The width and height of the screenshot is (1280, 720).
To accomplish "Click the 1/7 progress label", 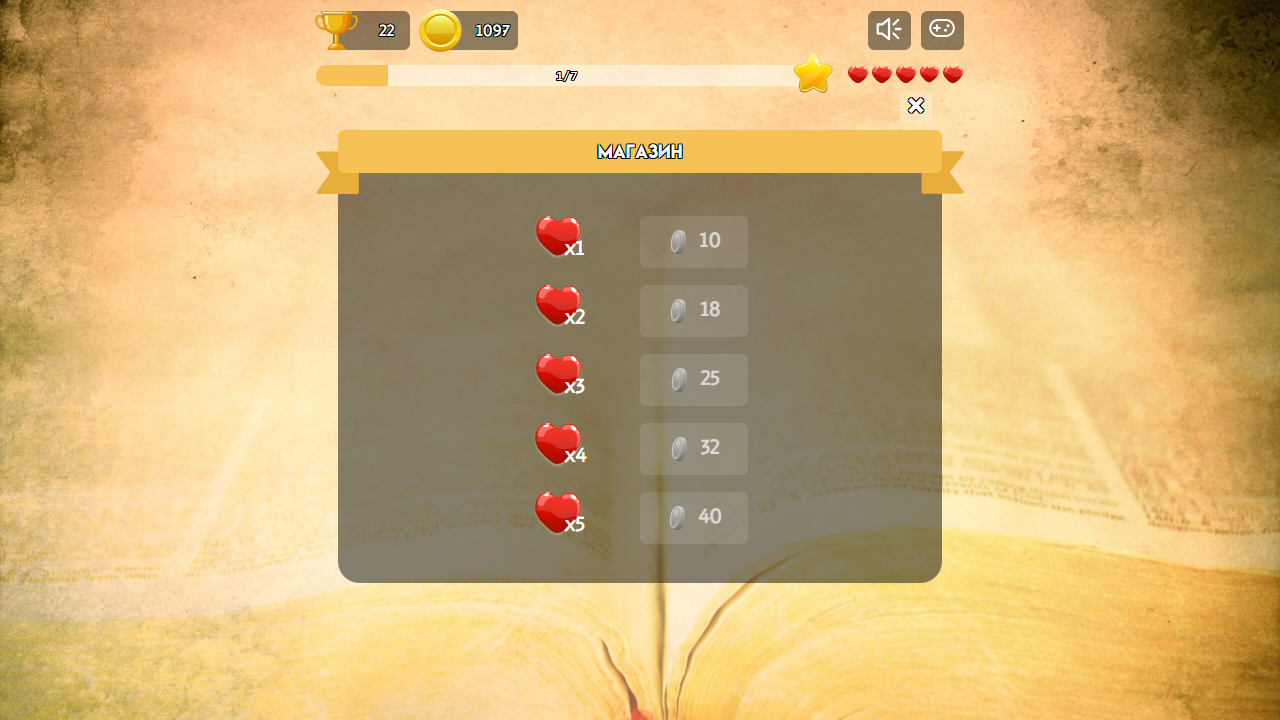I will [565, 75].
